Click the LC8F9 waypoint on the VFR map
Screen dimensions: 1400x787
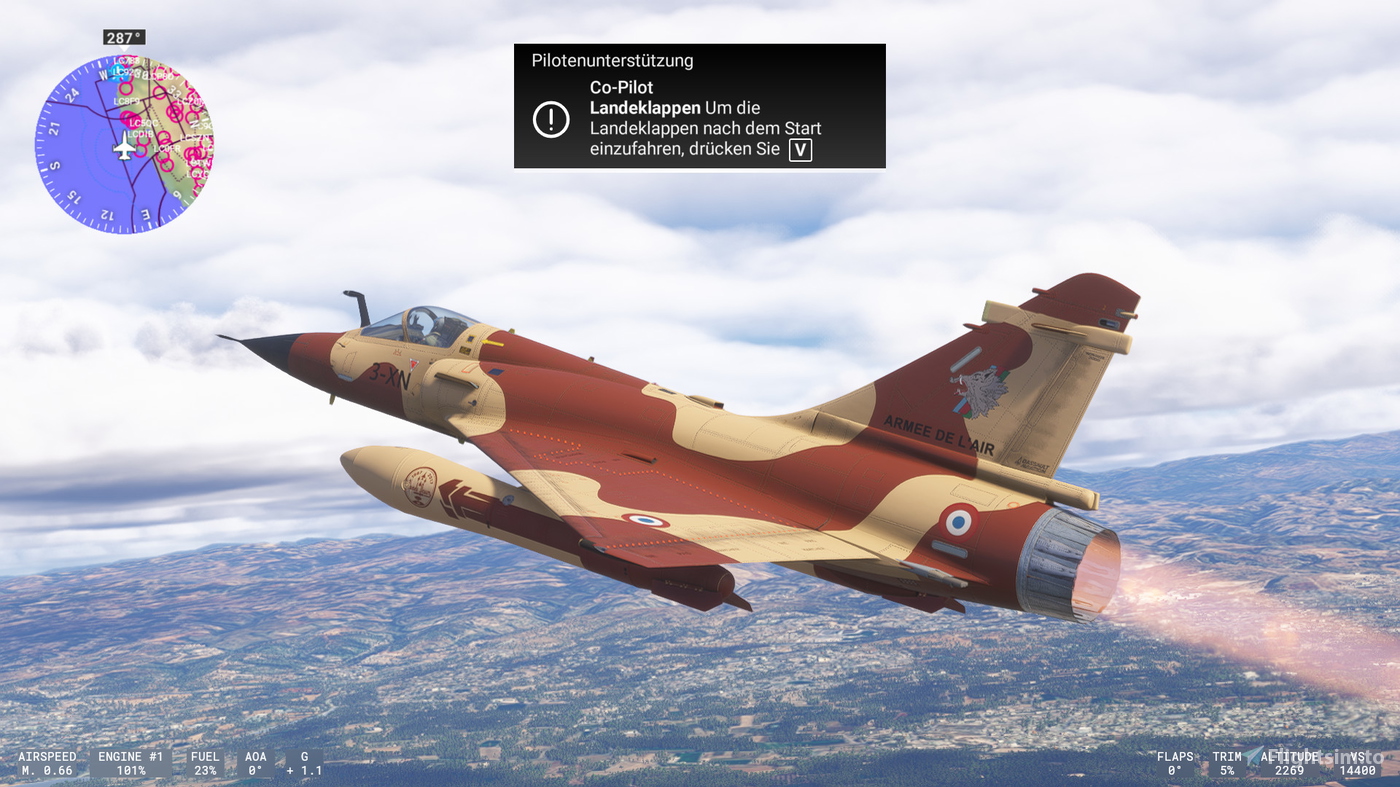point(127,101)
